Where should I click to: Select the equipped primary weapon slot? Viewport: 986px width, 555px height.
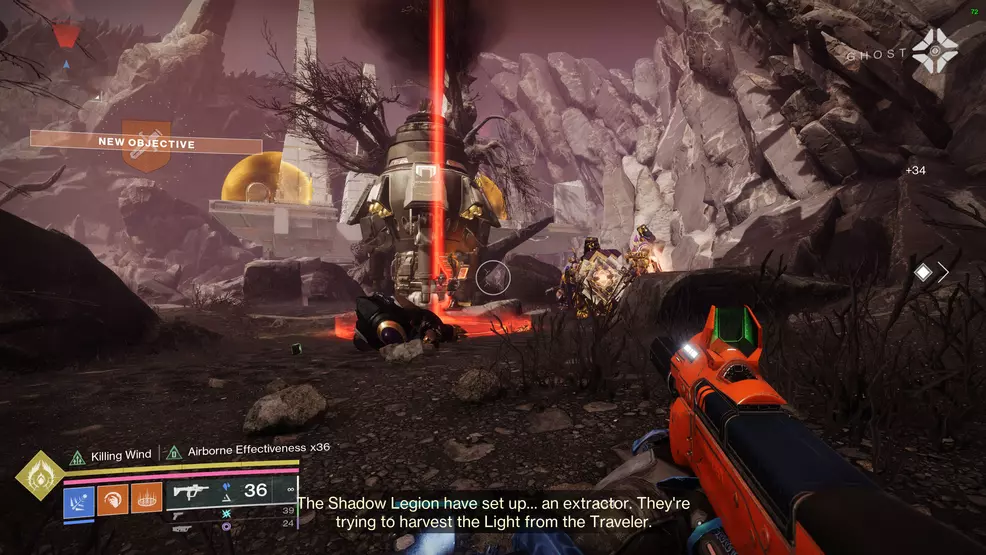pyautogui.click(x=190, y=491)
